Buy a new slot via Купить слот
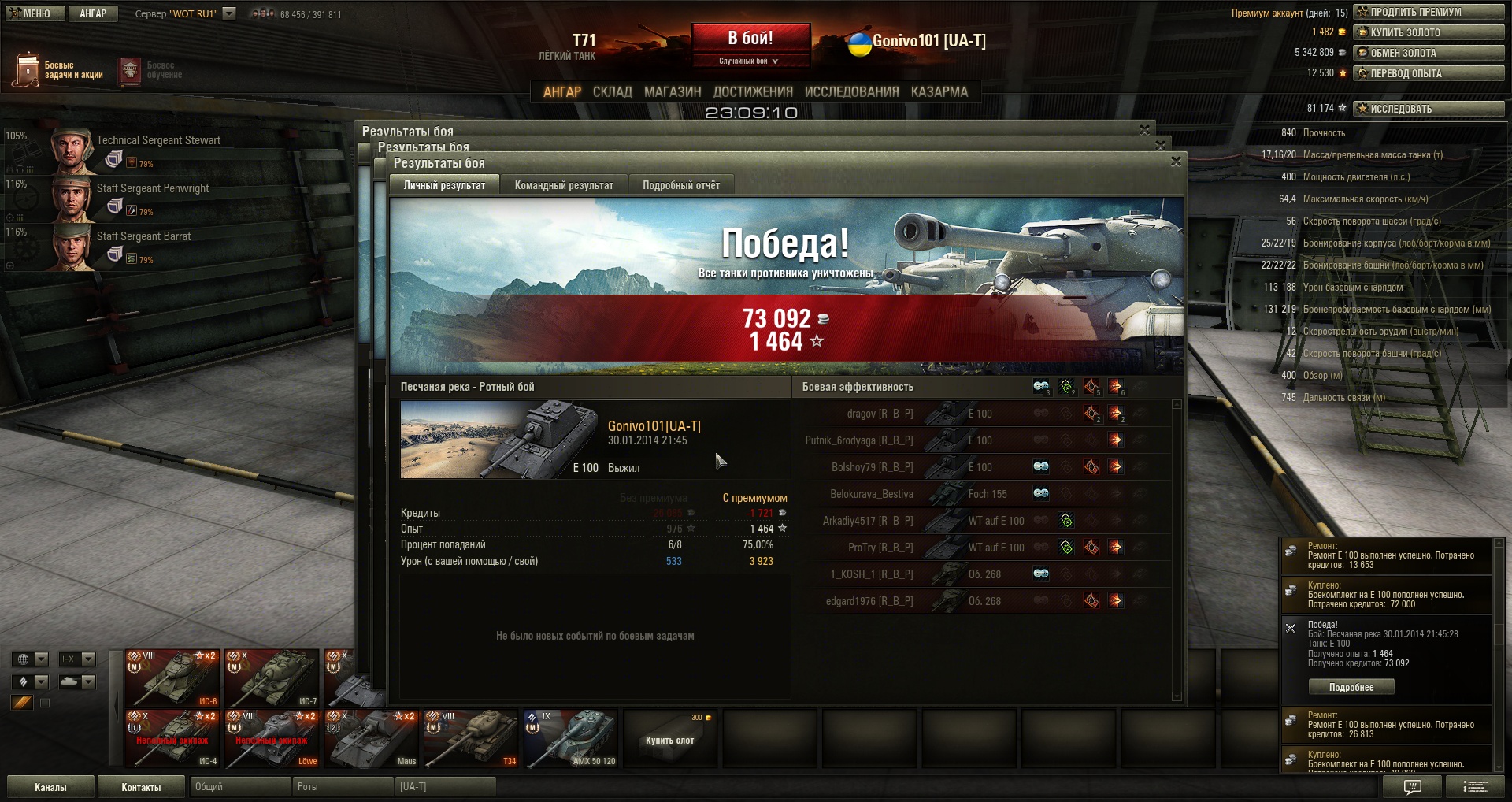The height and width of the screenshot is (802, 1512). pyautogui.click(x=670, y=739)
